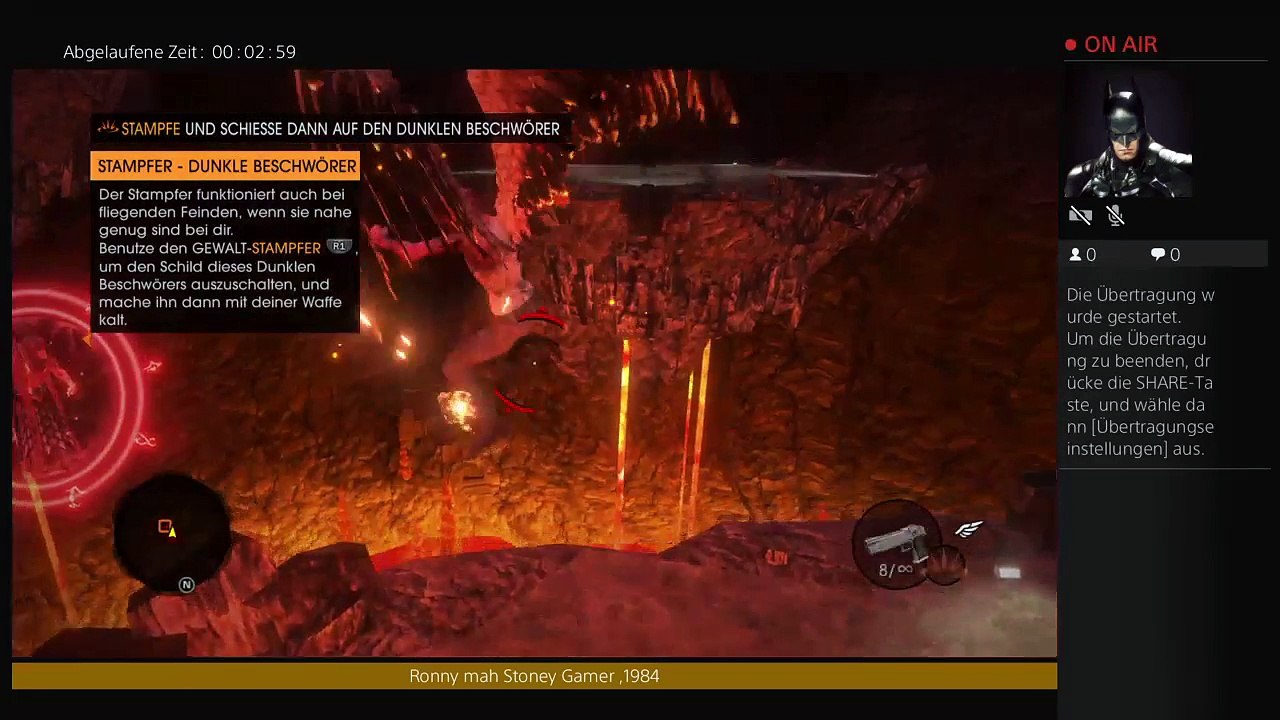Select the pistol weapon icon
The width and height of the screenshot is (1280, 720).
coord(897,542)
